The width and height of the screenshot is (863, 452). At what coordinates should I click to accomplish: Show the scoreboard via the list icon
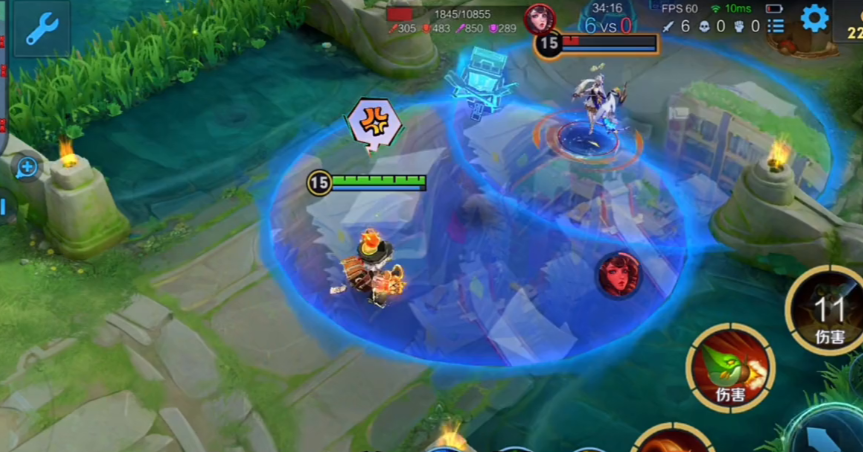pos(776,26)
